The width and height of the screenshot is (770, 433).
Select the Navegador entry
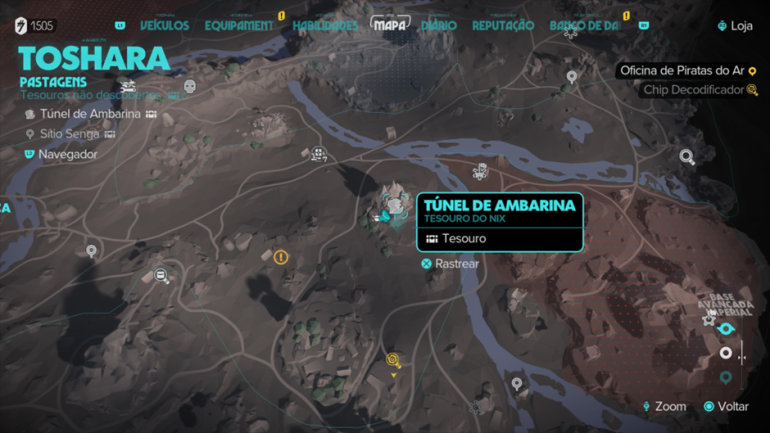click(67, 154)
